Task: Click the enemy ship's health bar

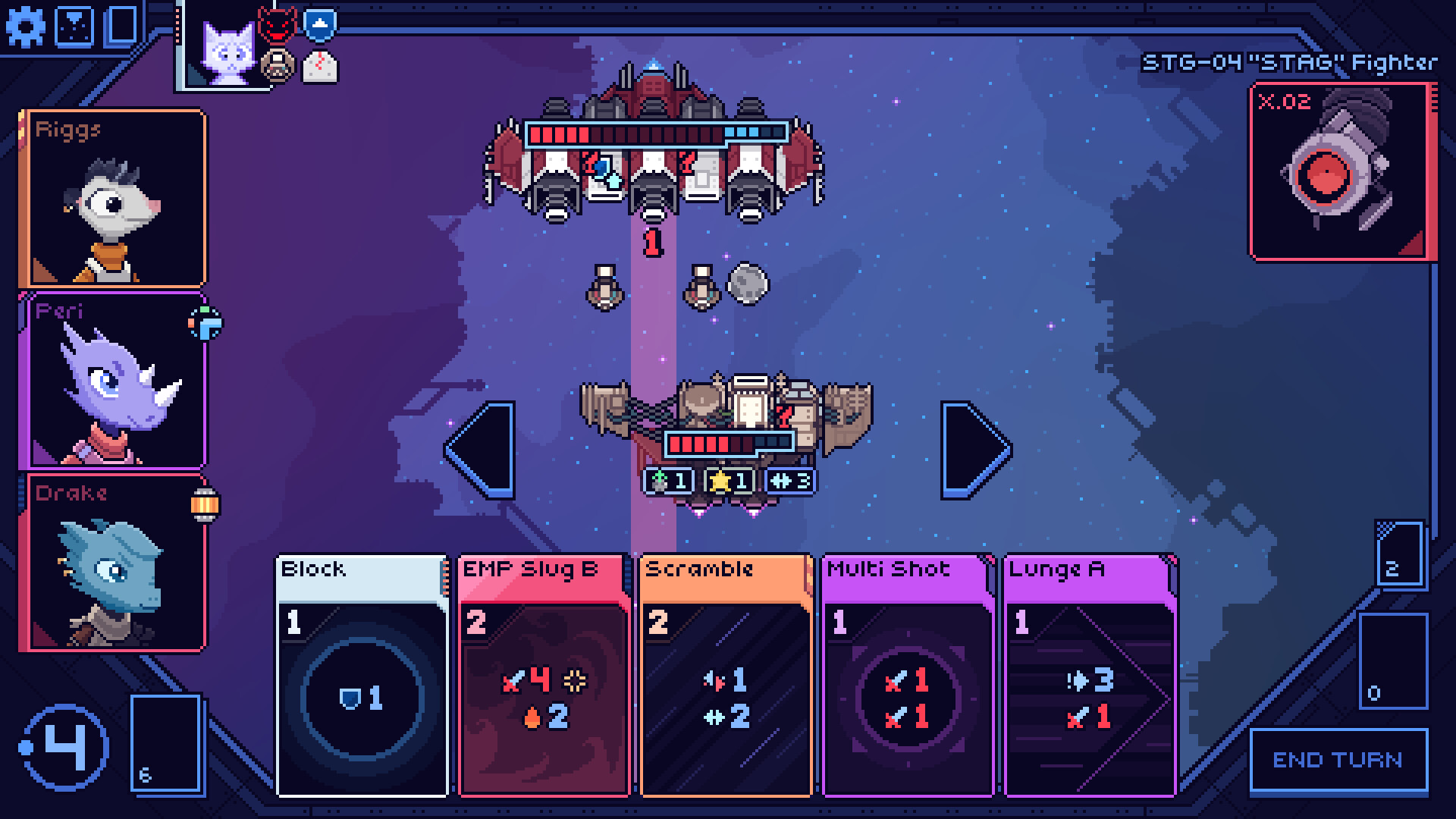Action: point(652,135)
